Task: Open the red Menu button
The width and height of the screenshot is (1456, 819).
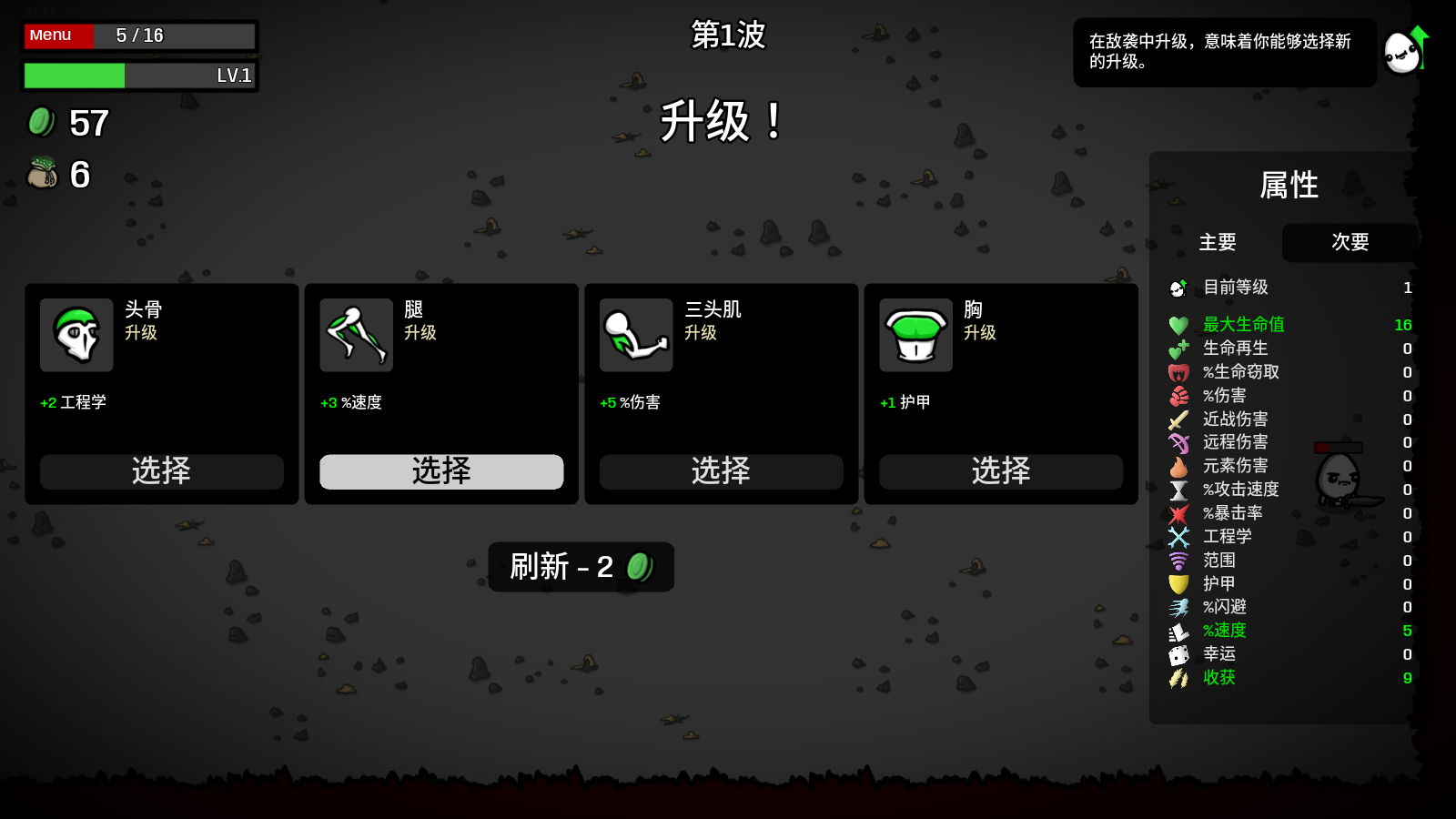Action: [58, 35]
